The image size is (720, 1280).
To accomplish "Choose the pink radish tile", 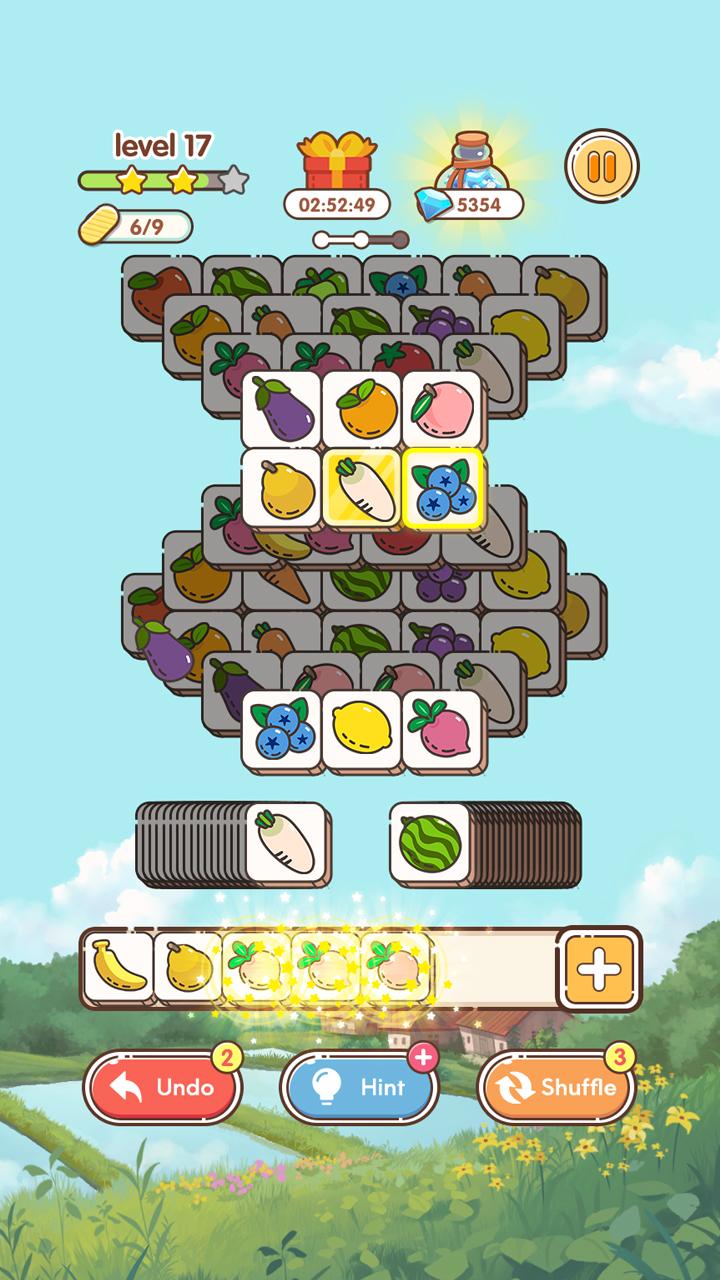I will point(441,730).
